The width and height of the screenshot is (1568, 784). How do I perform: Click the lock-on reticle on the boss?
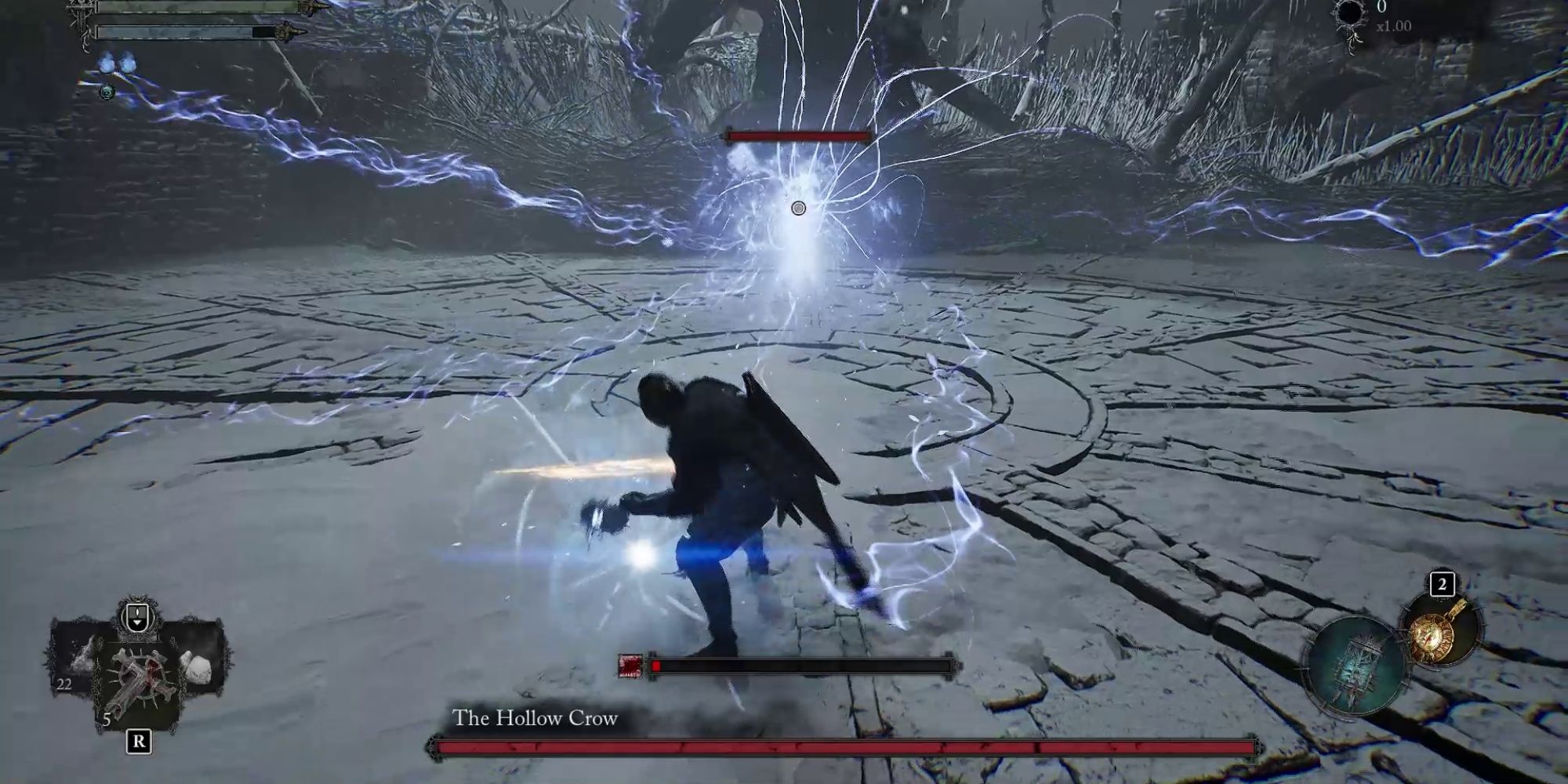pyautogui.click(x=797, y=209)
